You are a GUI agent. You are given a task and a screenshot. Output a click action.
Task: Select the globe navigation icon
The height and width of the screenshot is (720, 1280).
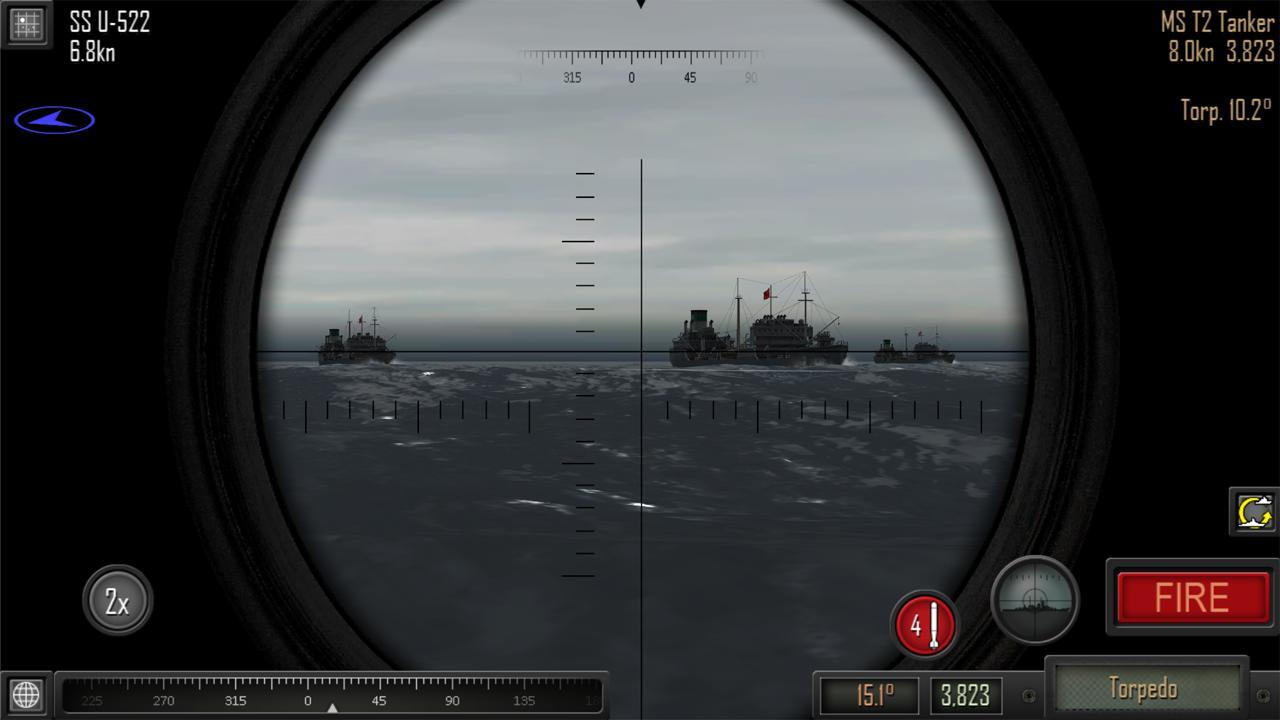27,692
